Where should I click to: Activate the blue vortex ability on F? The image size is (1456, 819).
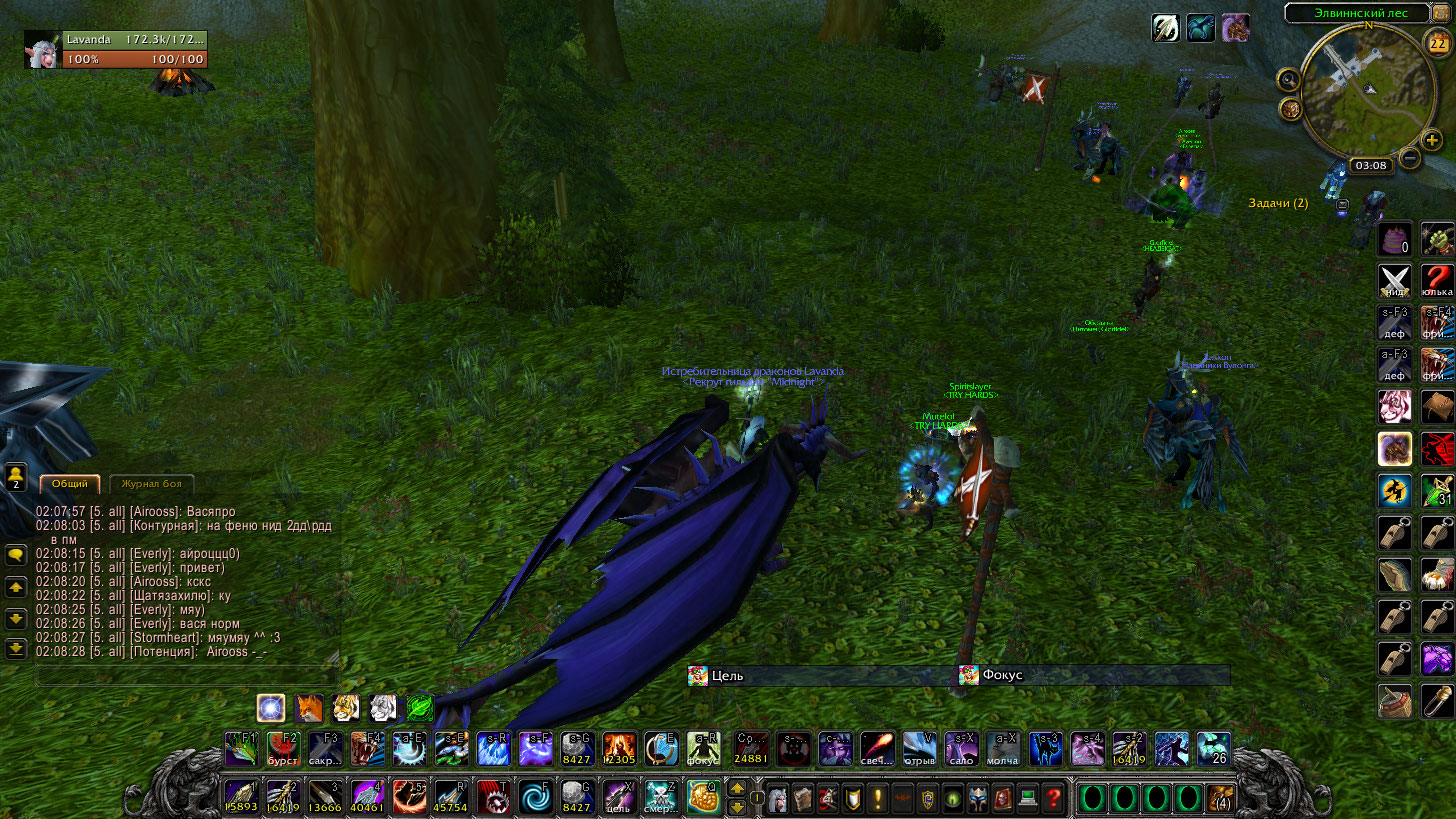(535, 797)
